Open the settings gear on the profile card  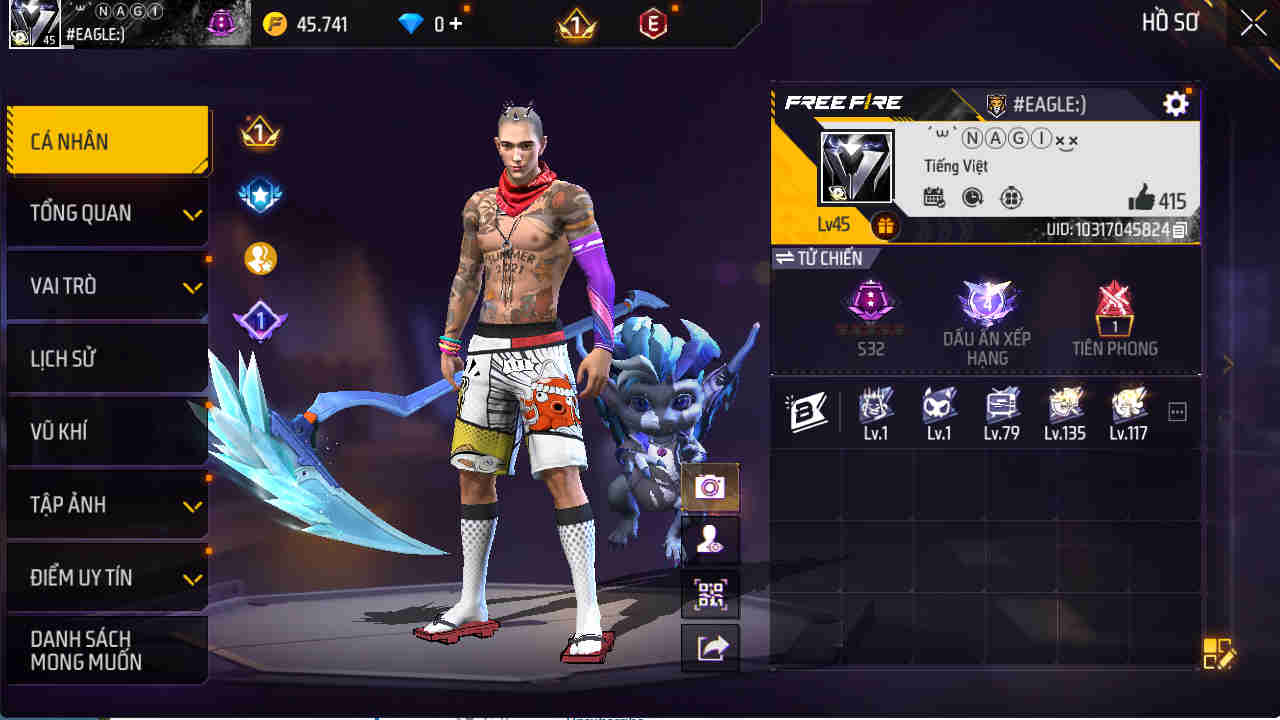1176,103
